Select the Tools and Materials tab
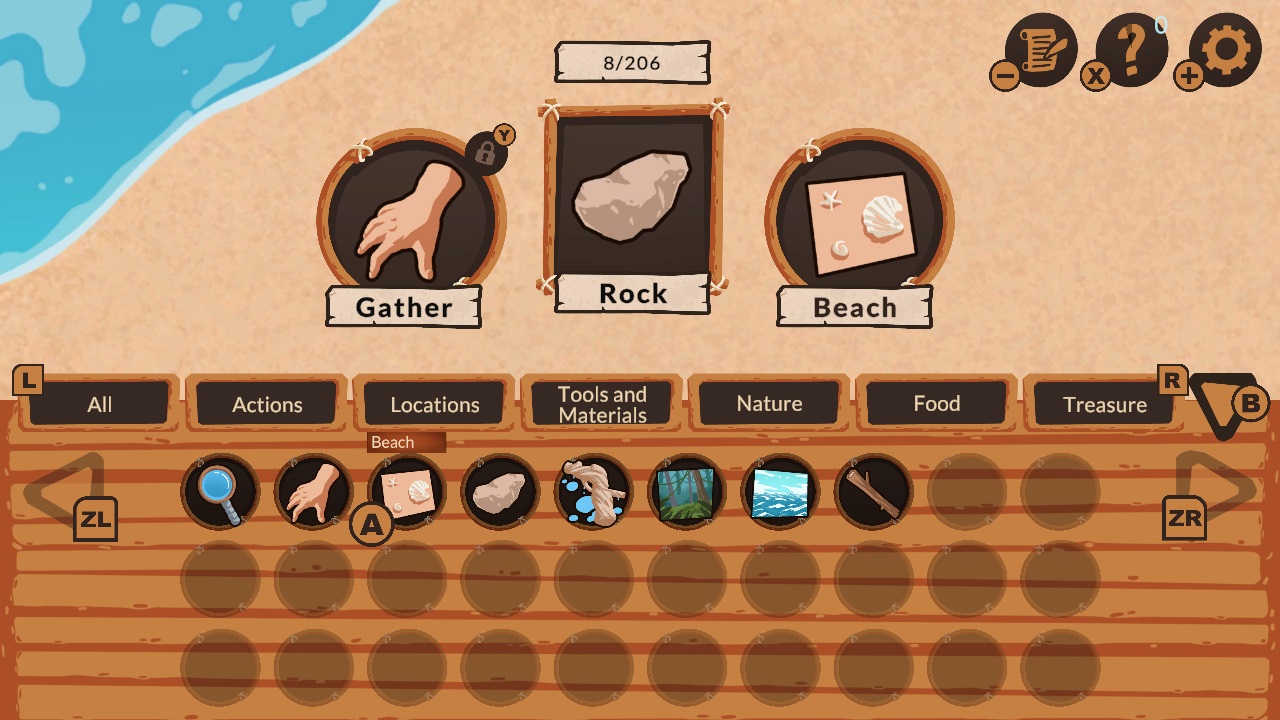1280x720 pixels. coord(601,403)
